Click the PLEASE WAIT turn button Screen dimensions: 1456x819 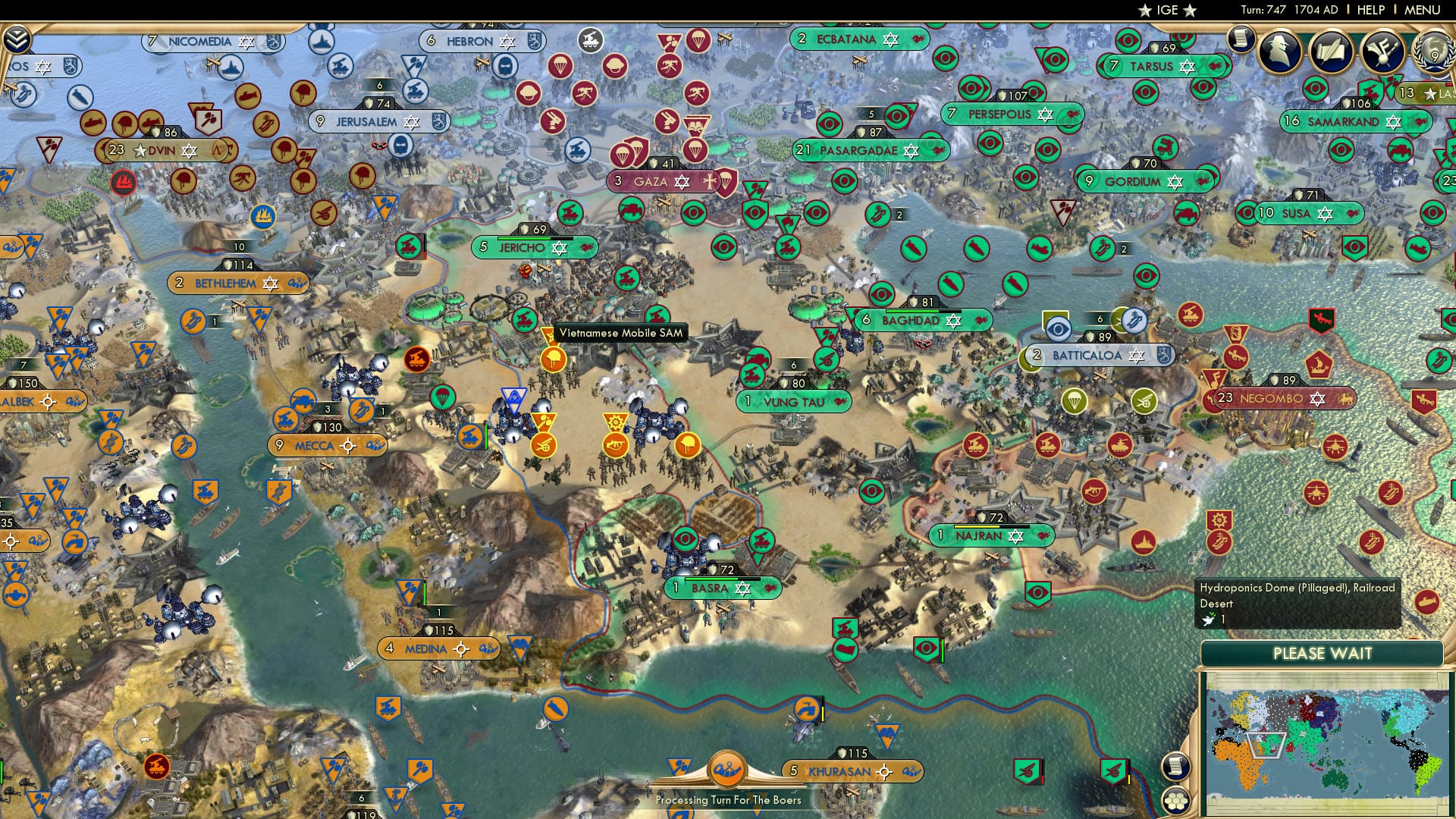(1323, 653)
